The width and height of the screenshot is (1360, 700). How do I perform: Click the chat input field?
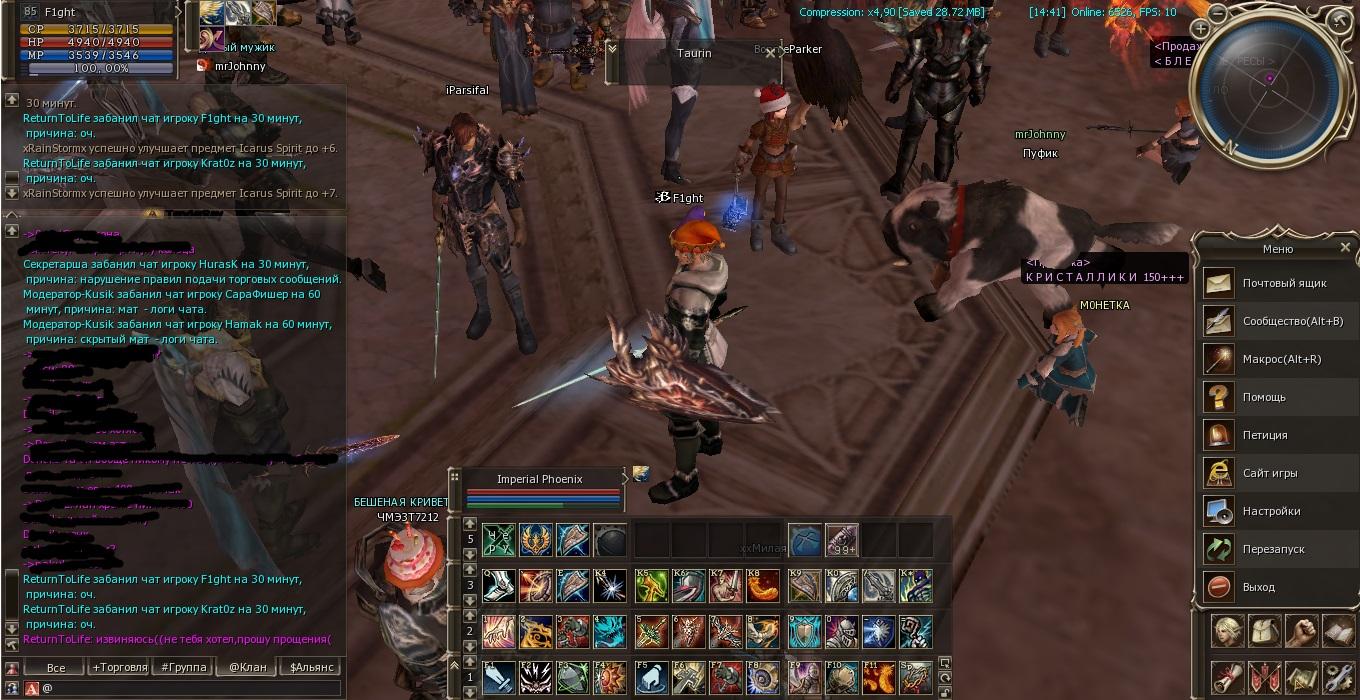[x=190, y=688]
